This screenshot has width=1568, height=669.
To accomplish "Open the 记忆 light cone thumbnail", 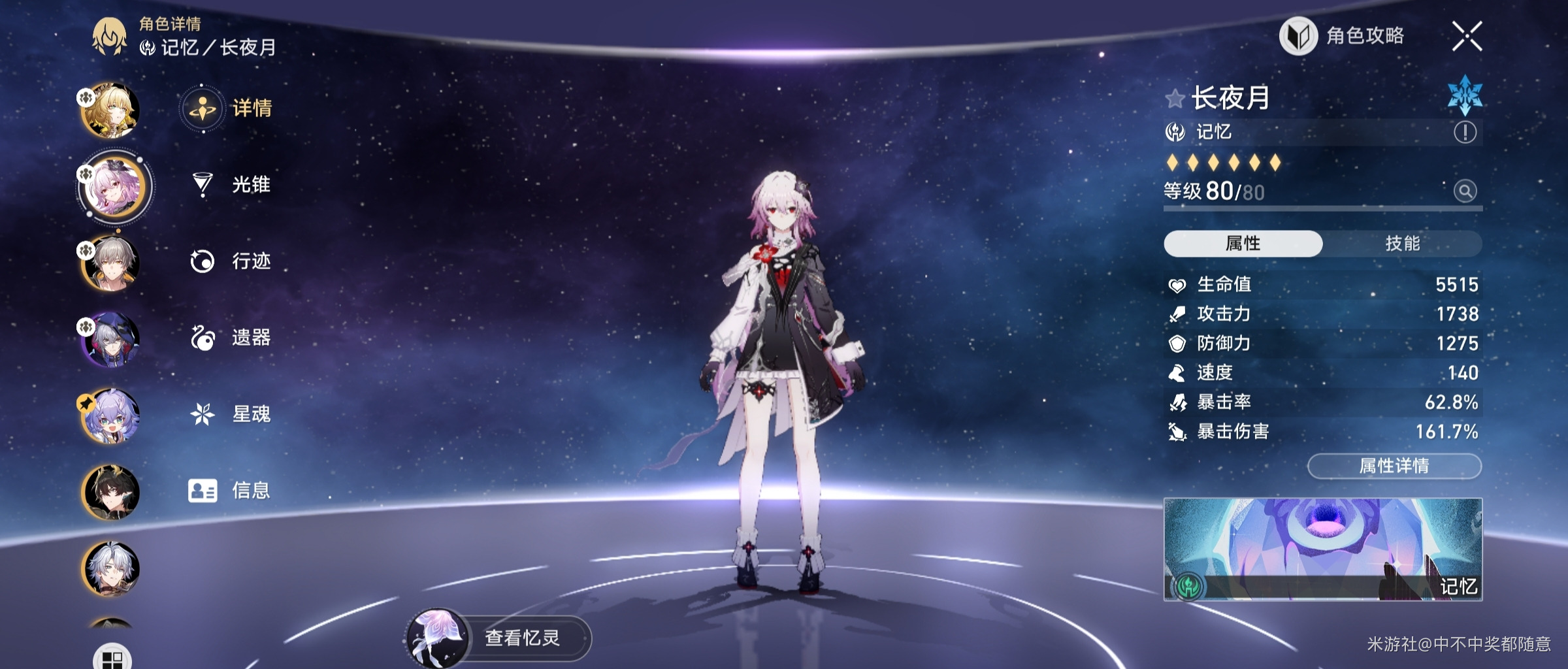I will tap(1322, 549).
